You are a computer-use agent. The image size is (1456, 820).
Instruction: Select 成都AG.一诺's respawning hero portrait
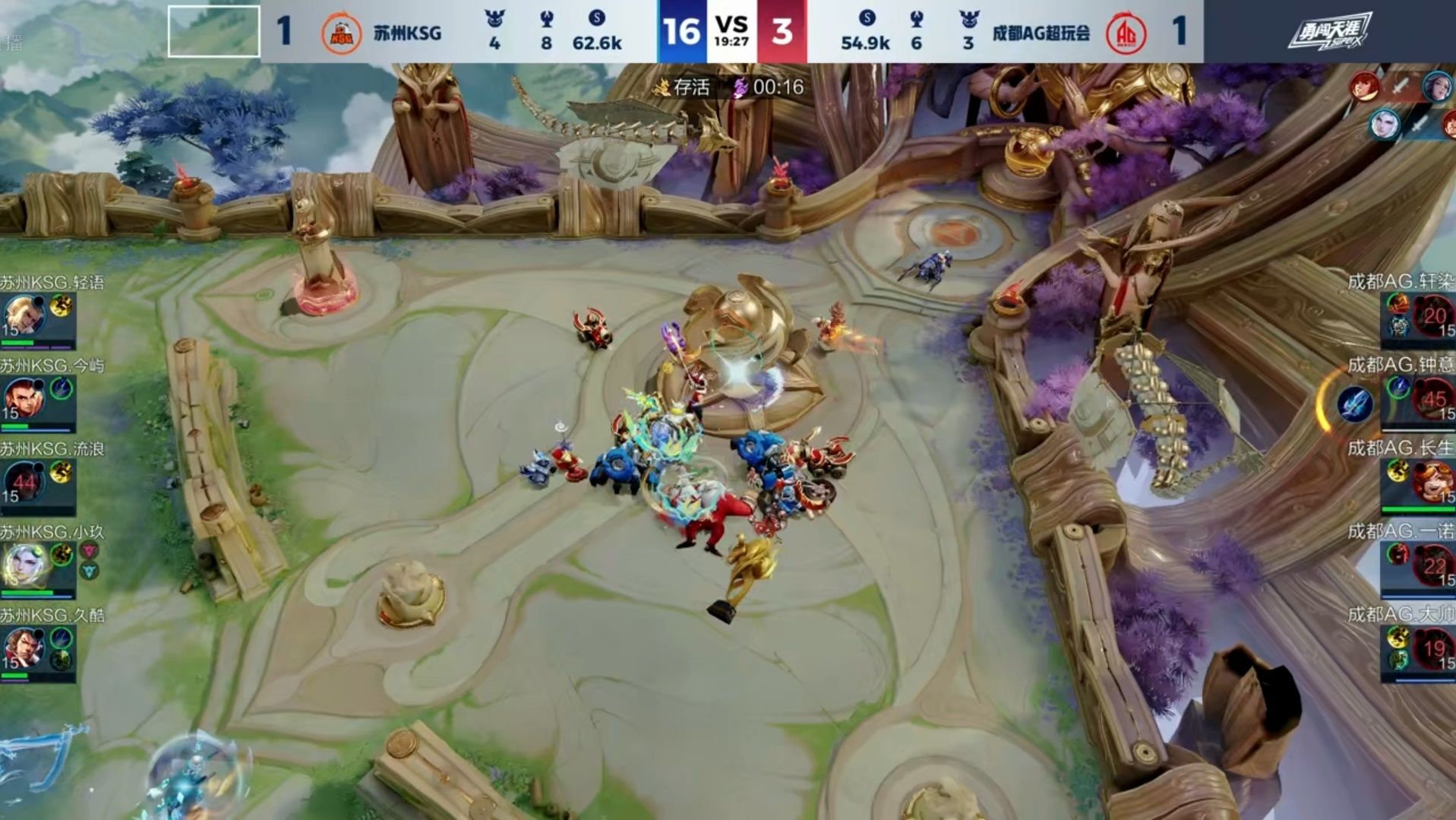1433,565
